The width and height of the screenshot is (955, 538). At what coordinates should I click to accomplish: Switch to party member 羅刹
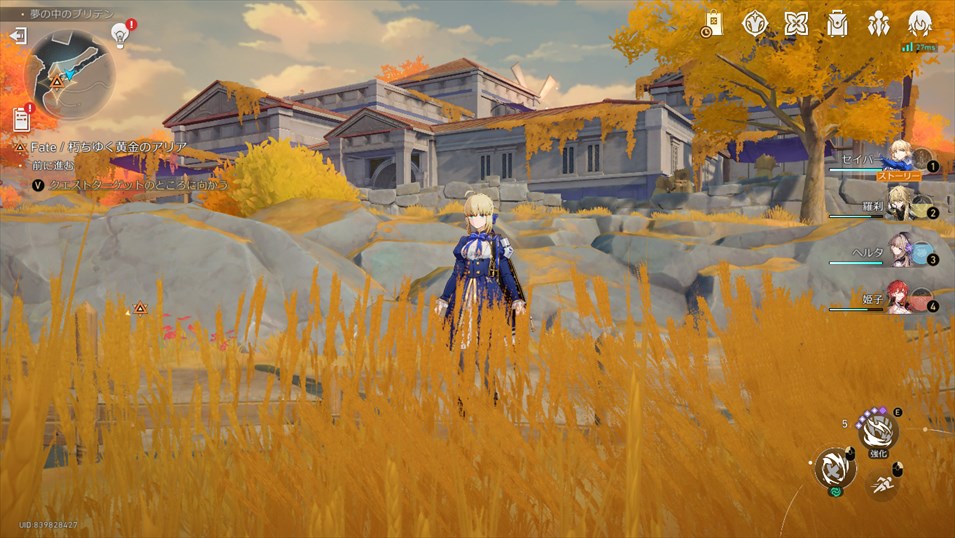tap(902, 205)
